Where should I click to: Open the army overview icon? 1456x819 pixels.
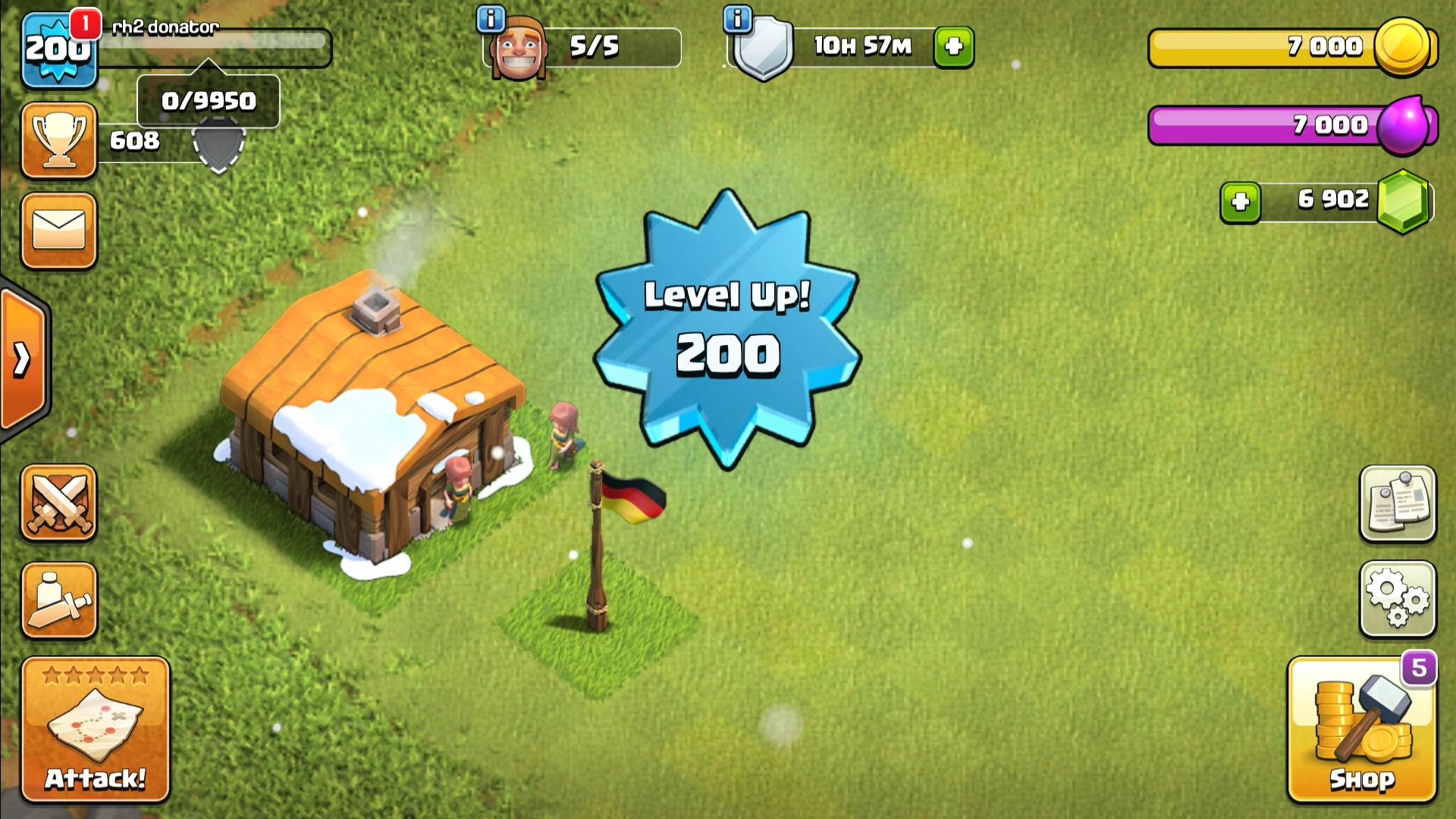pos(58,599)
